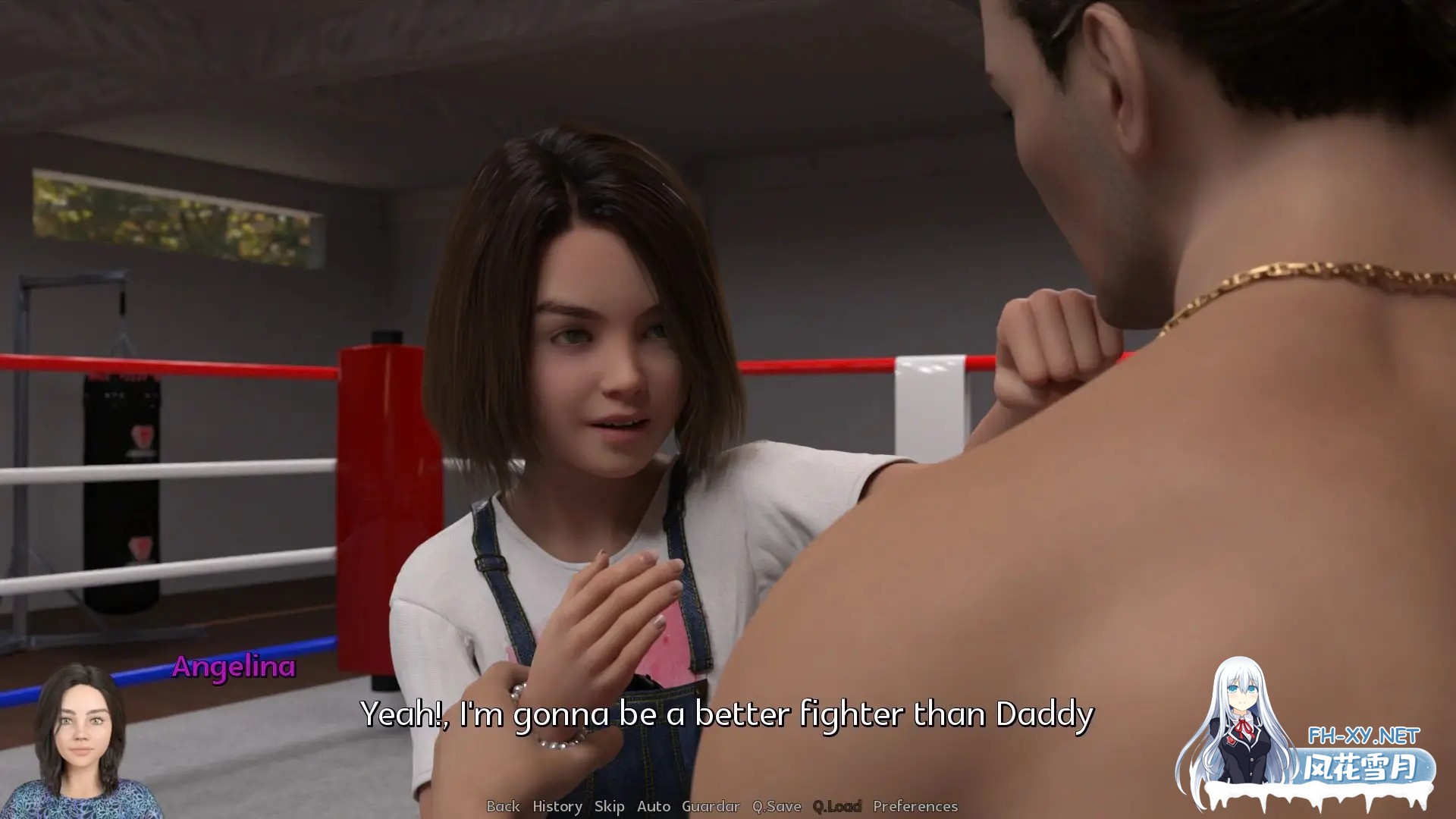Enable Auto-forward mode
Image resolution: width=1456 pixels, height=819 pixels.
pyautogui.click(x=654, y=807)
